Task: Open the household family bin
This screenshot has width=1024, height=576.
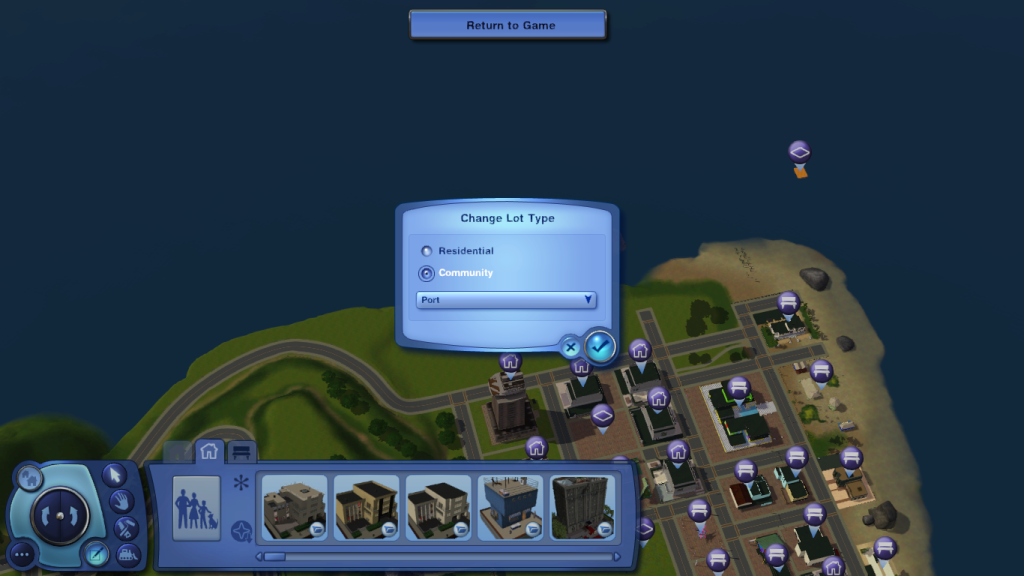Action: pos(196,508)
